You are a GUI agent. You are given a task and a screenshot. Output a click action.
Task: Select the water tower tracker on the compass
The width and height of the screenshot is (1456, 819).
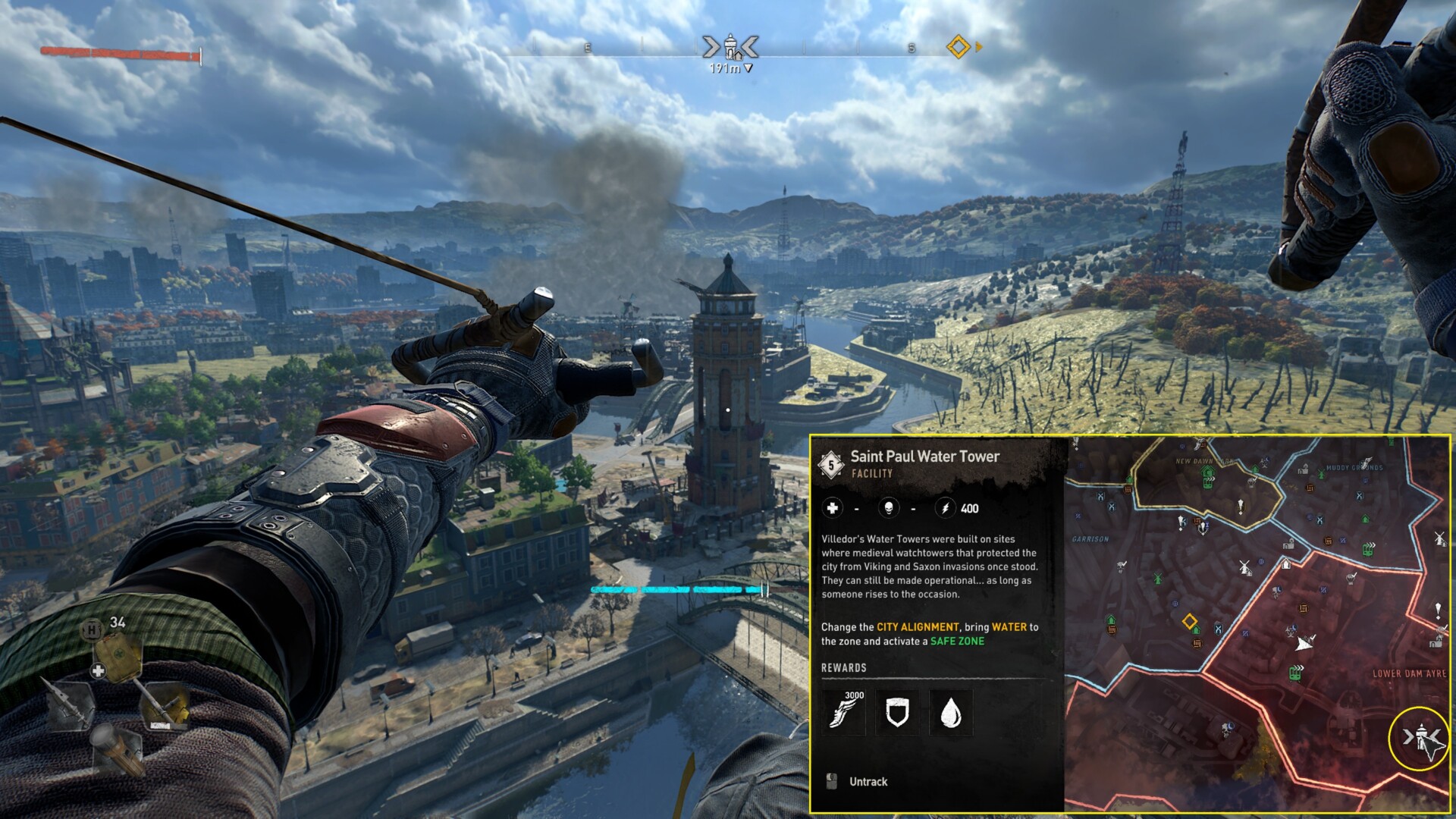(x=730, y=47)
